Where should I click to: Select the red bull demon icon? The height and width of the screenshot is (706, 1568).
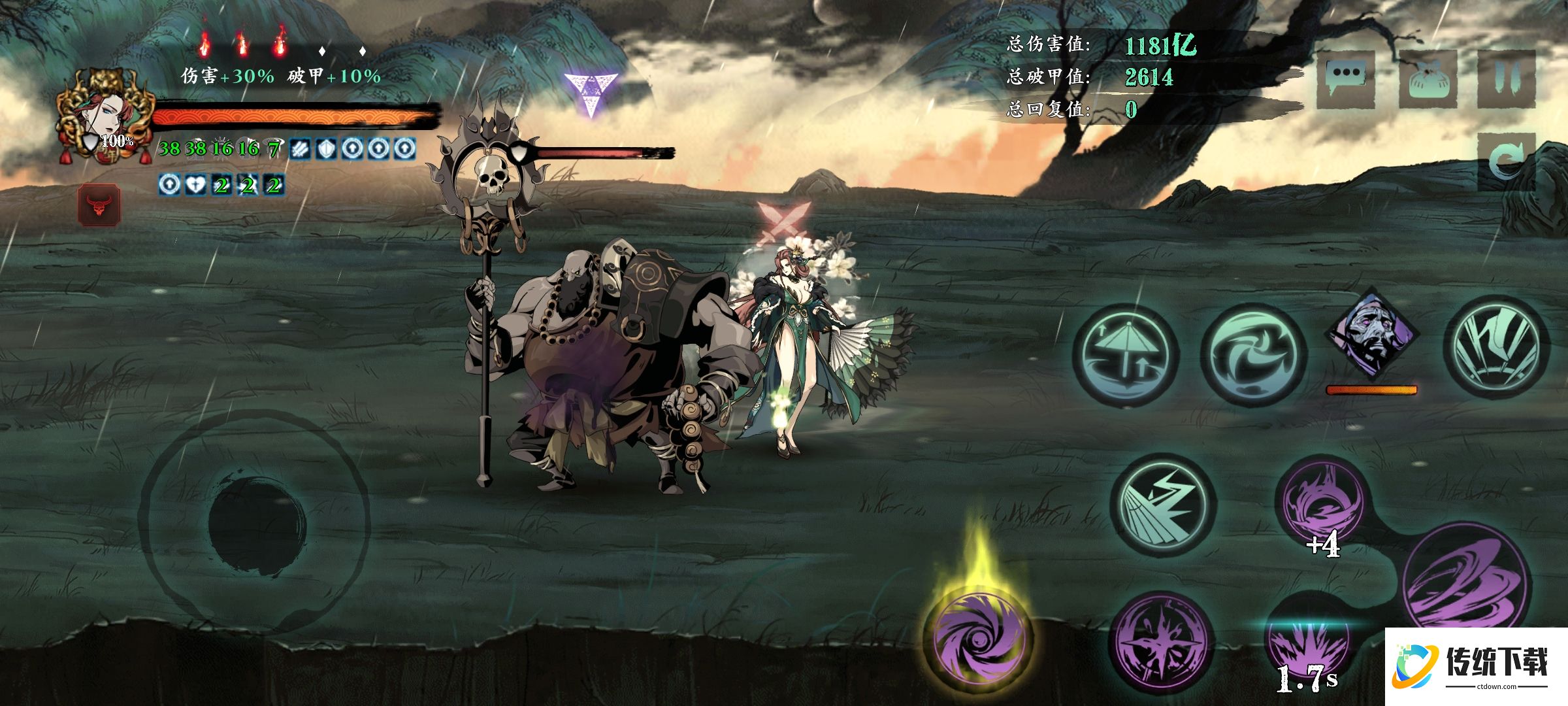click(99, 205)
